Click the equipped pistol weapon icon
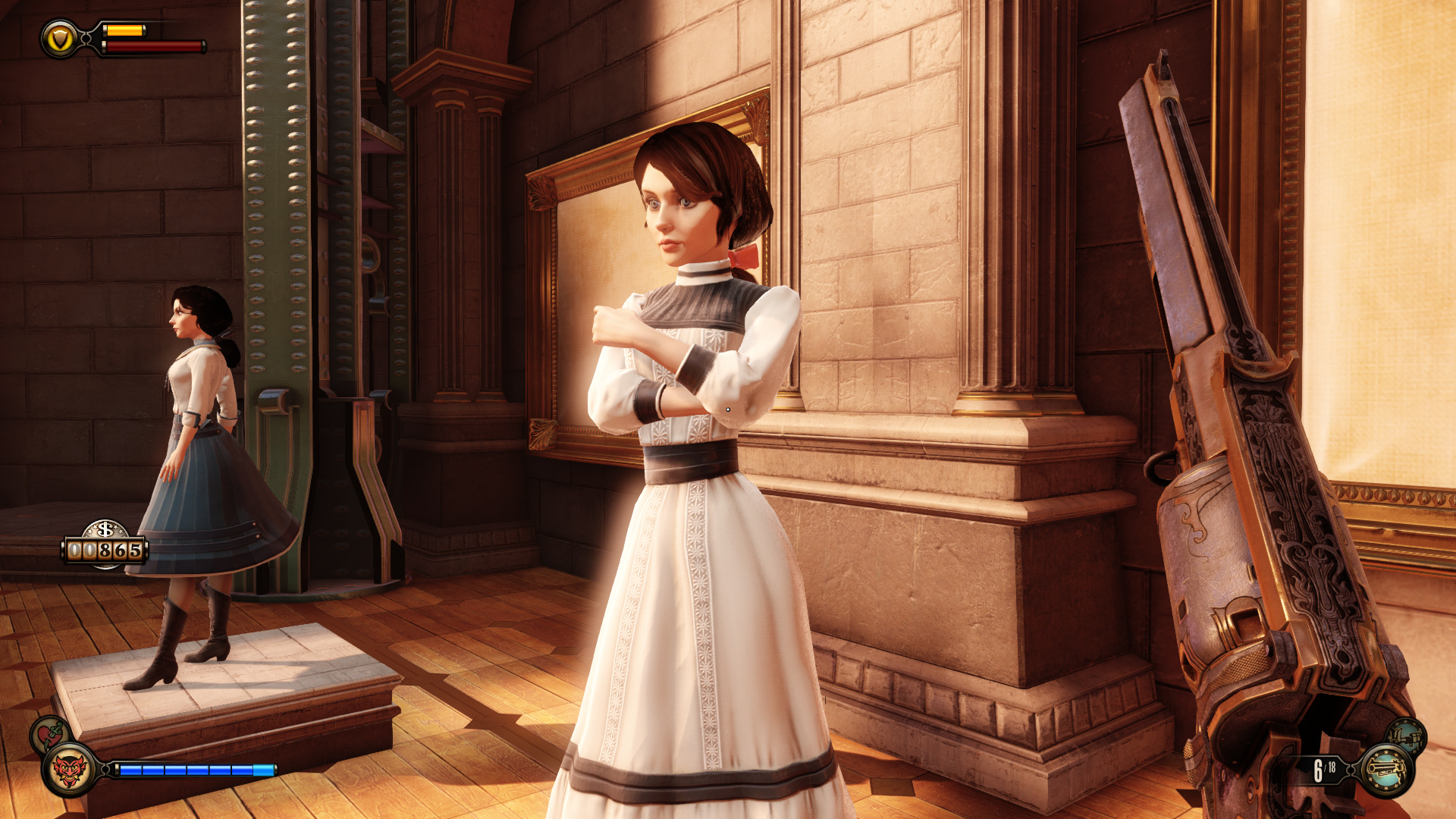 point(1387,770)
